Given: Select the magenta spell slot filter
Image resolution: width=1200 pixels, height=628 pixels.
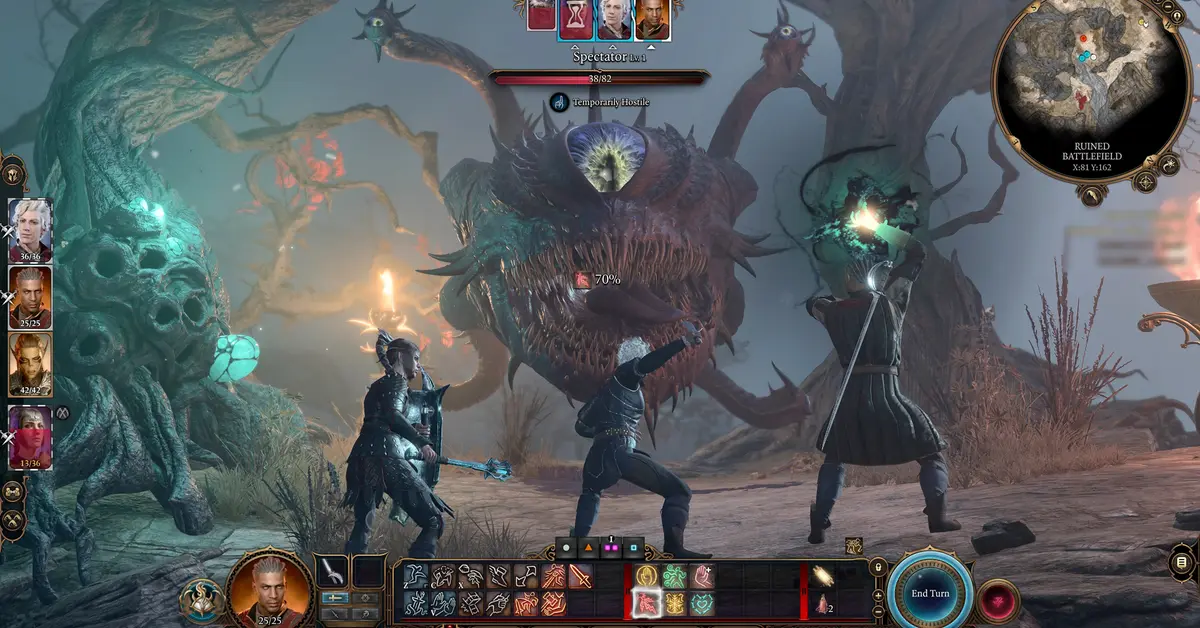Looking at the screenshot, I should [x=611, y=549].
